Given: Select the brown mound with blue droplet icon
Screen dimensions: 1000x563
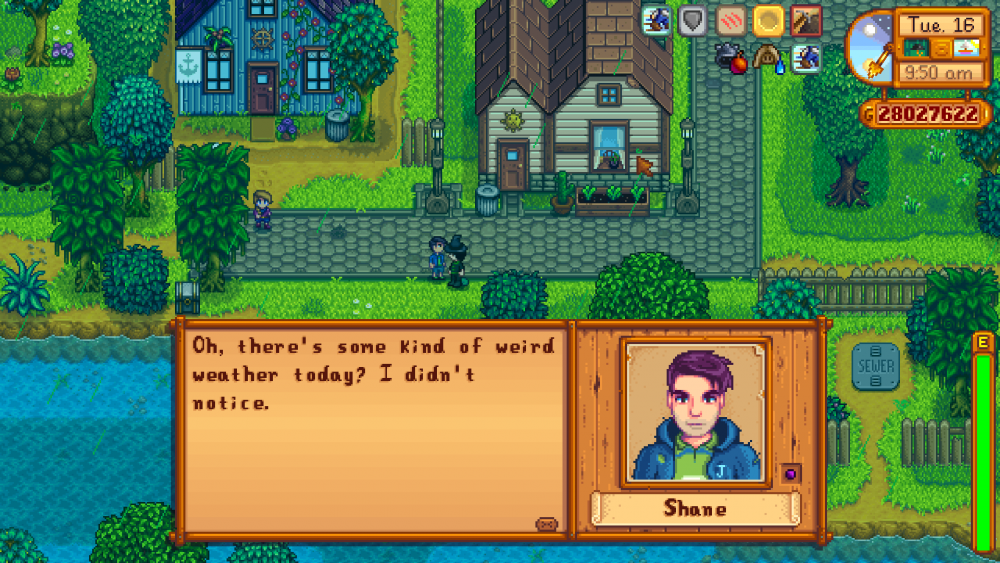Looking at the screenshot, I should [769, 58].
